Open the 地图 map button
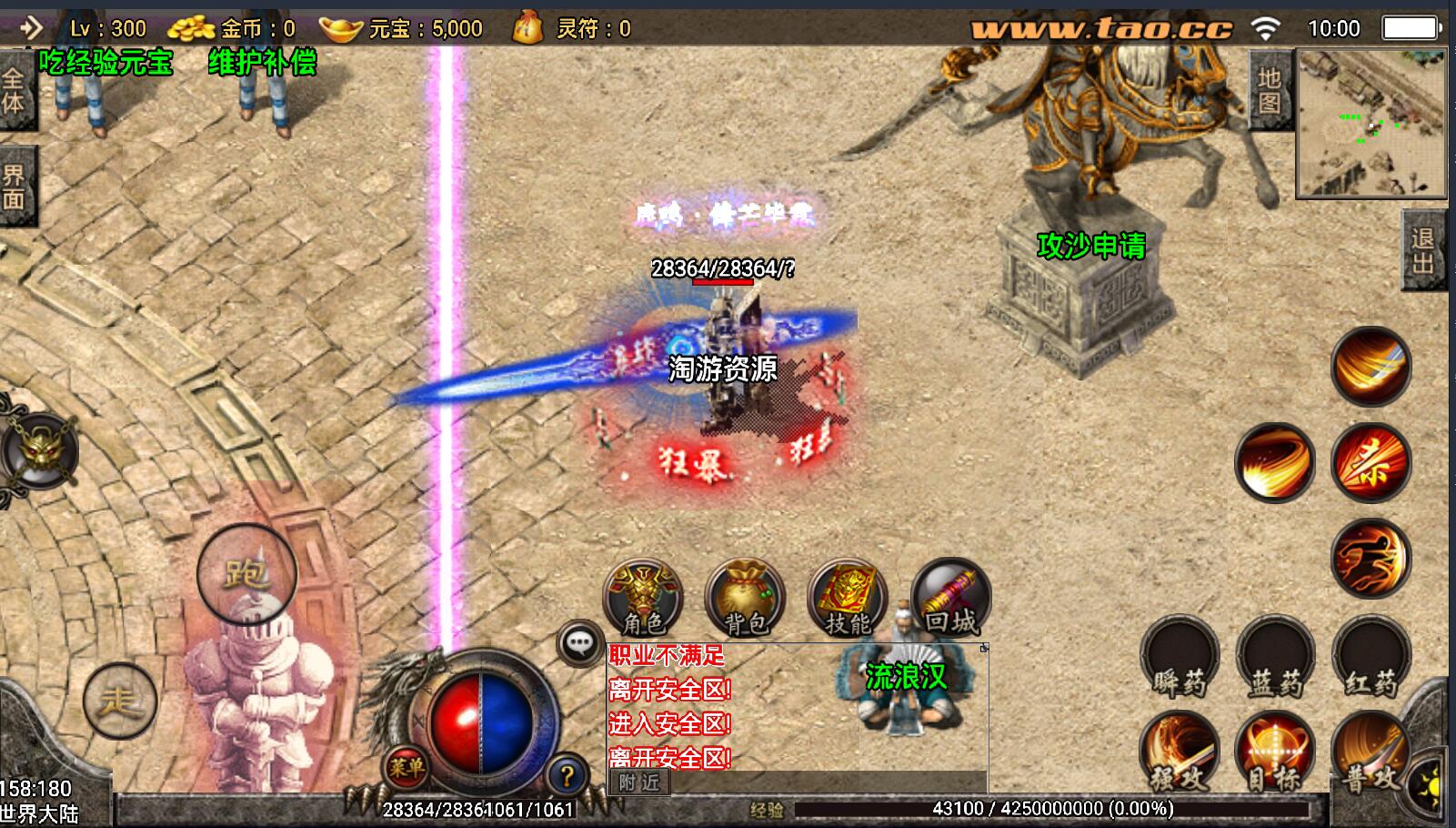 point(1270,91)
